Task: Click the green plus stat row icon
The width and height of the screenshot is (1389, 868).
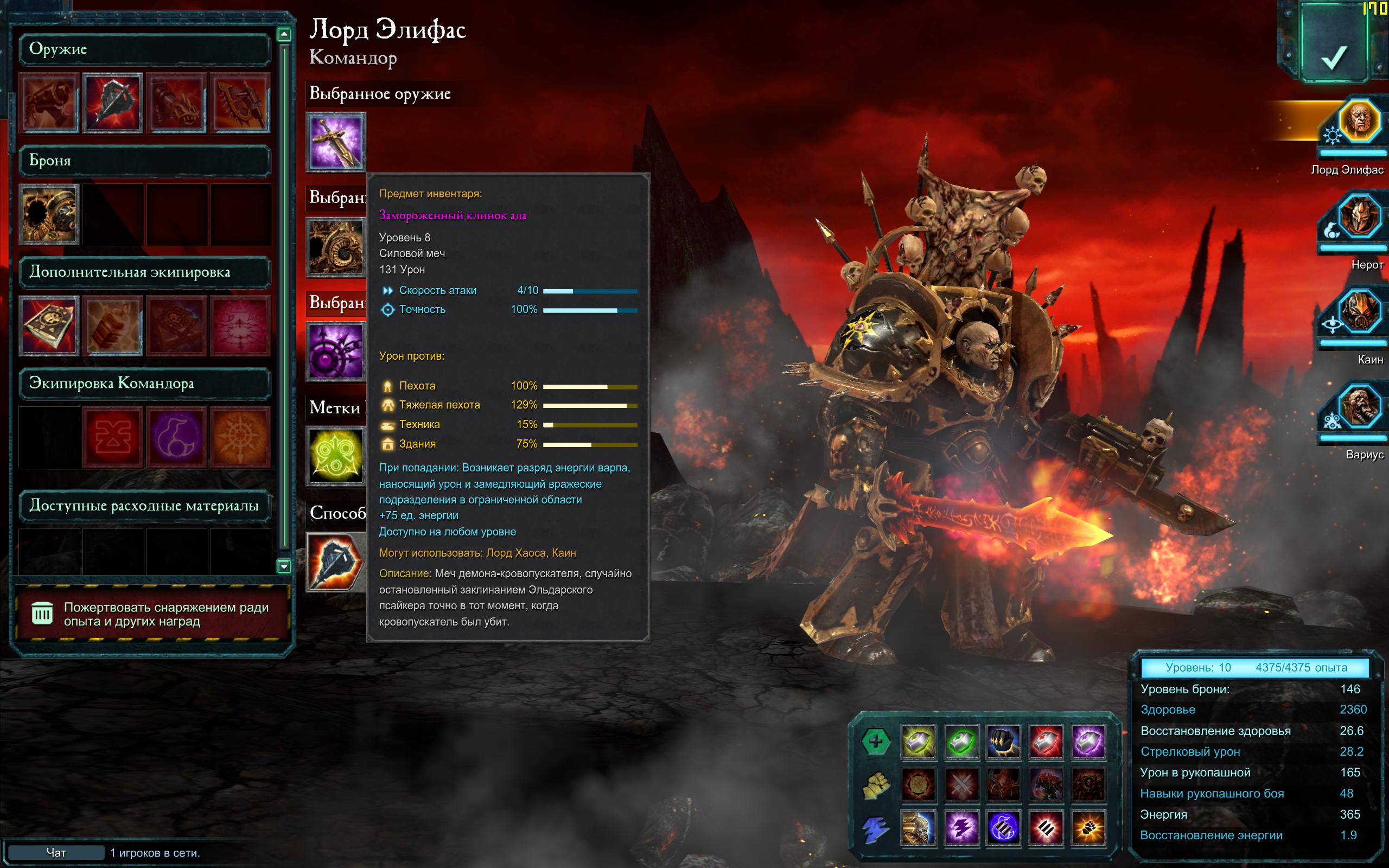Action: click(875, 741)
